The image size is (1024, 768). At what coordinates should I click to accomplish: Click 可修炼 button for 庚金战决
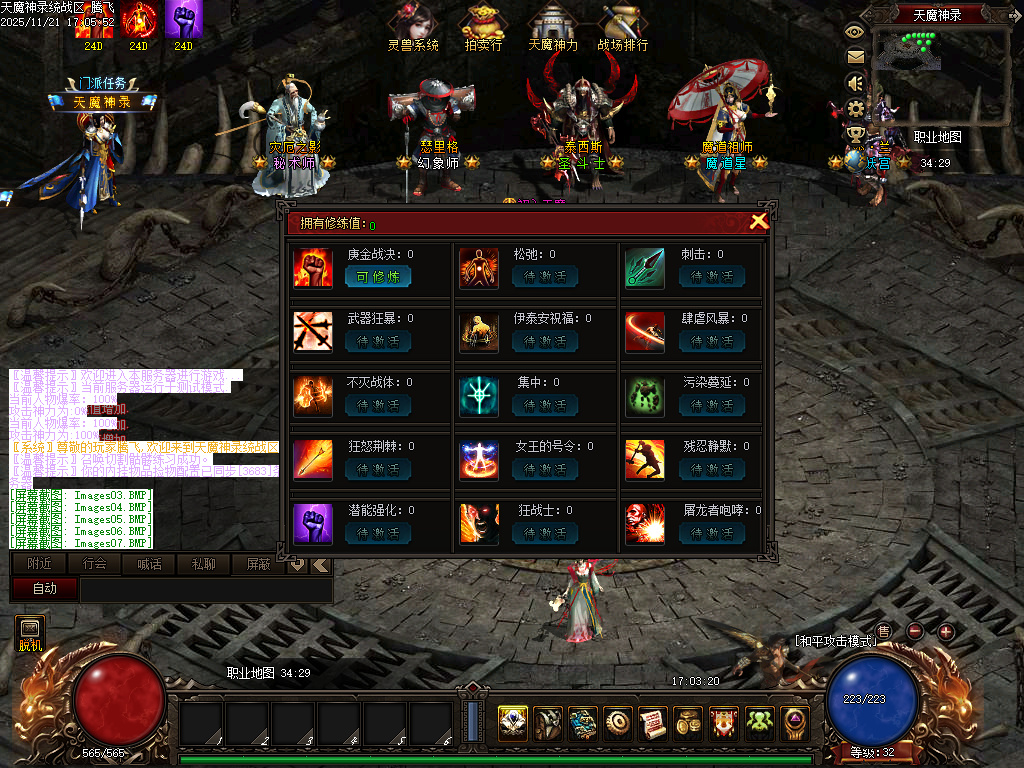click(378, 277)
